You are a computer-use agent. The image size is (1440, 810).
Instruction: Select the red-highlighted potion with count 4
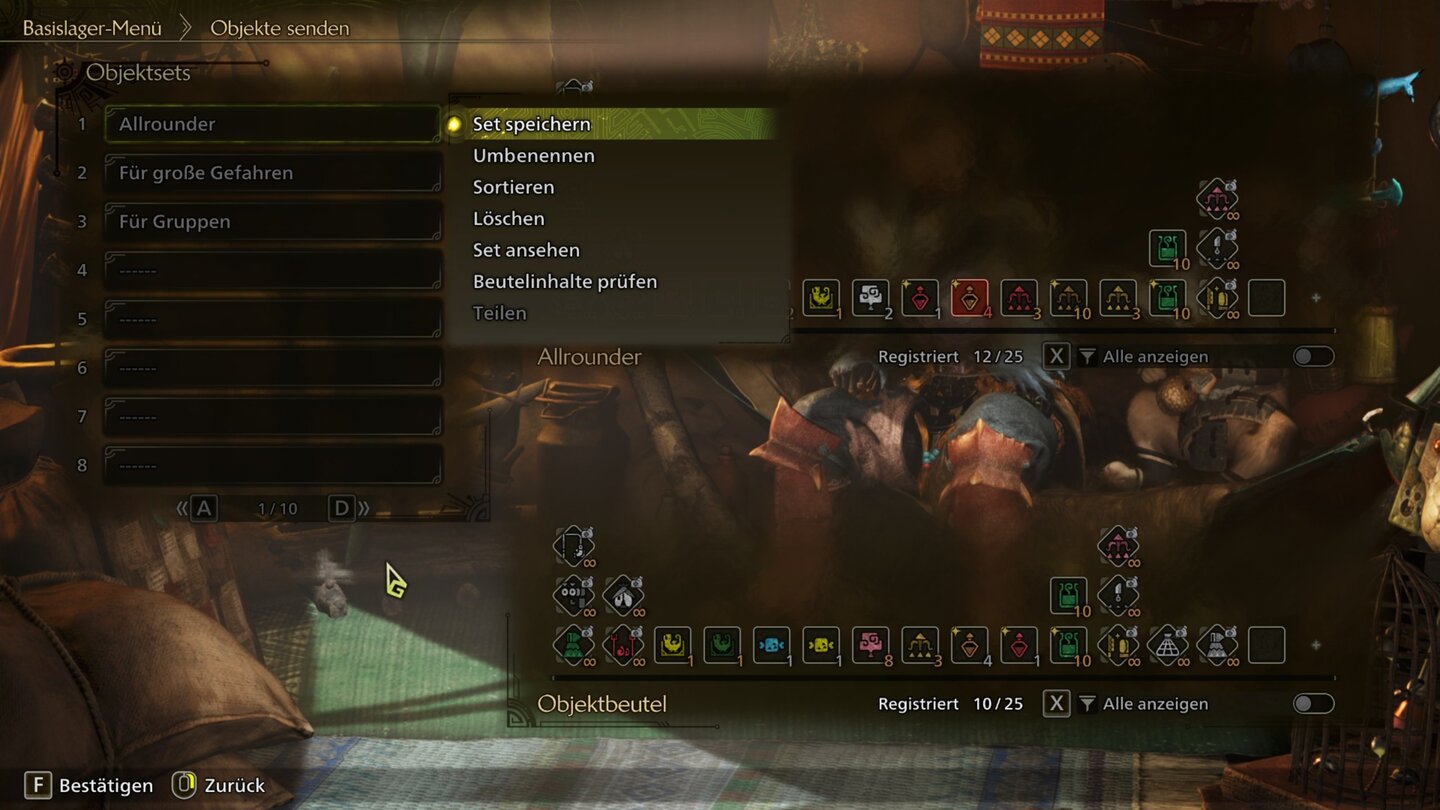coord(969,298)
